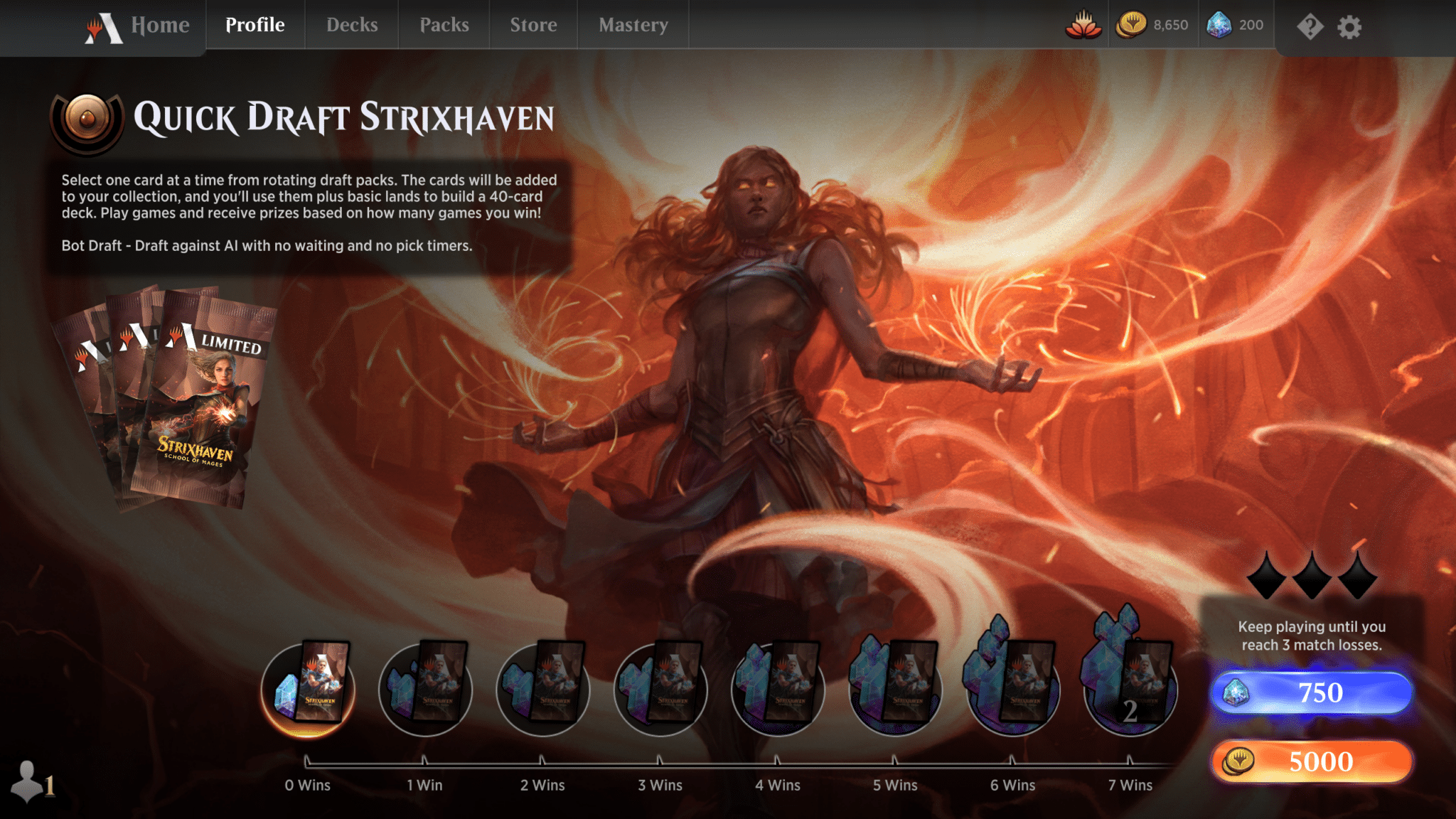The width and height of the screenshot is (1456, 819).
Task: Go to the Mastery page
Action: [633, 25]
